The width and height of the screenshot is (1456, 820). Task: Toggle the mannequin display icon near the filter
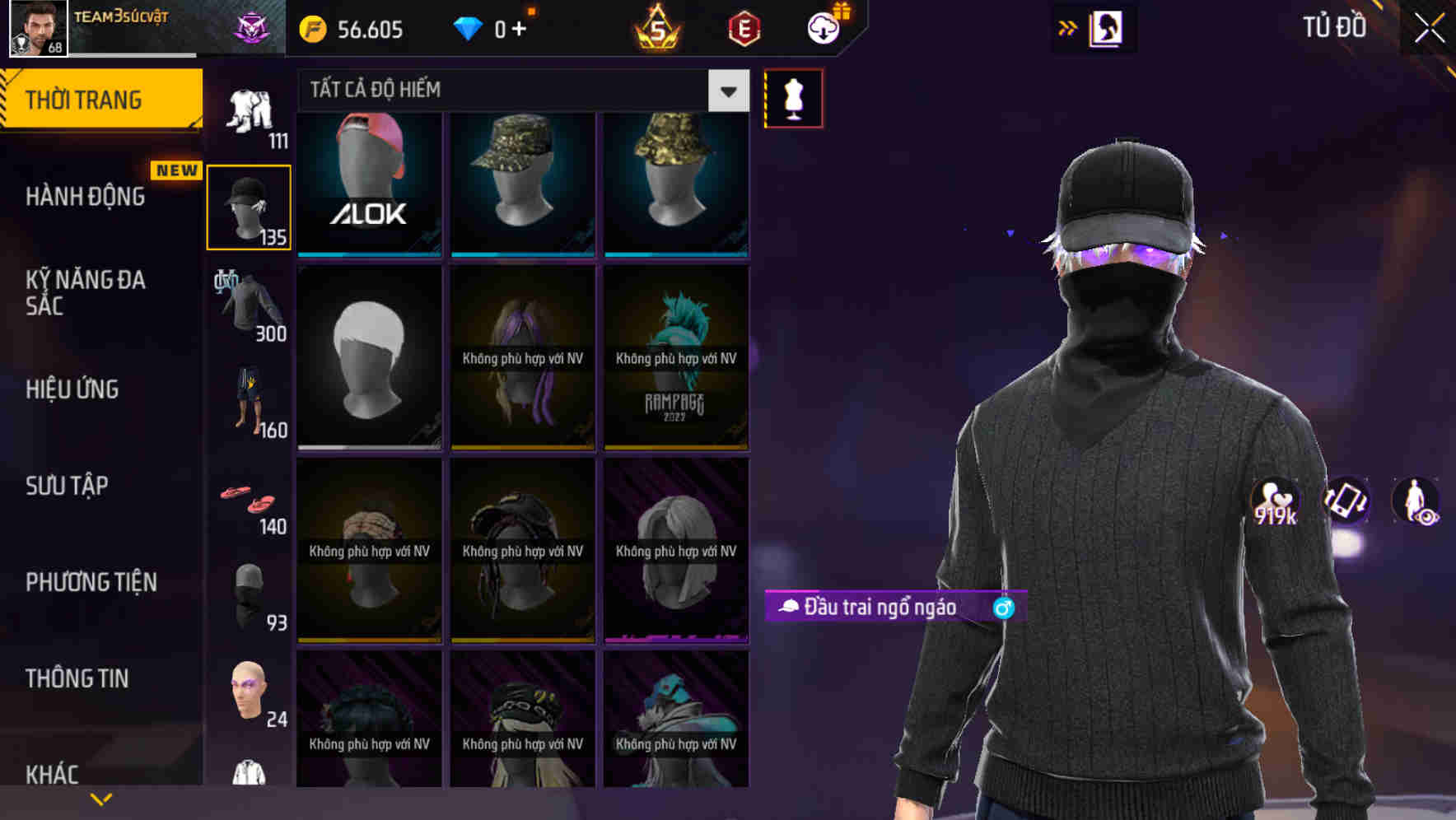[x=793, y=97]
